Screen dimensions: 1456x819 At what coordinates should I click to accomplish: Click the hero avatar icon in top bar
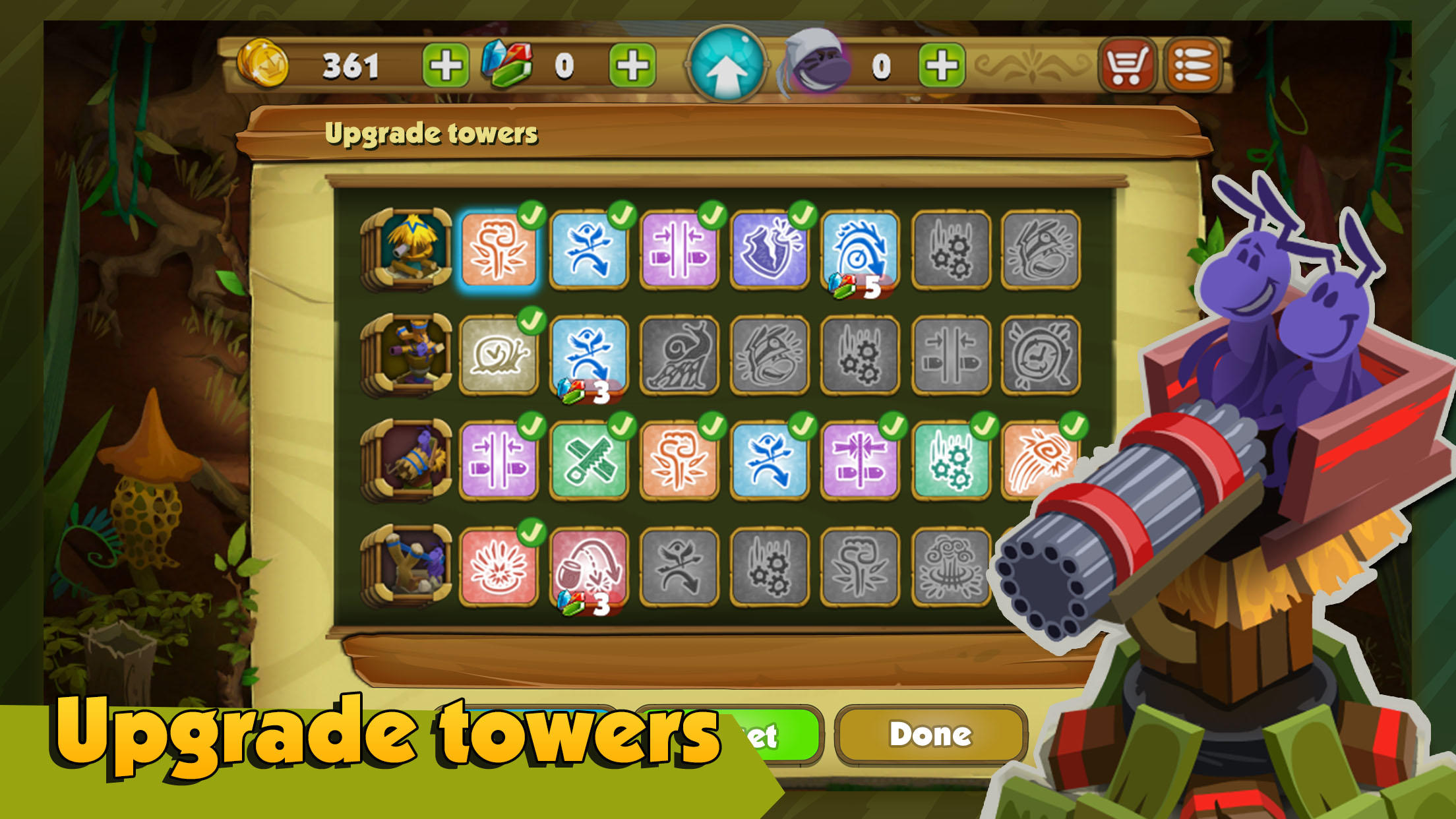tap(814, 63)
